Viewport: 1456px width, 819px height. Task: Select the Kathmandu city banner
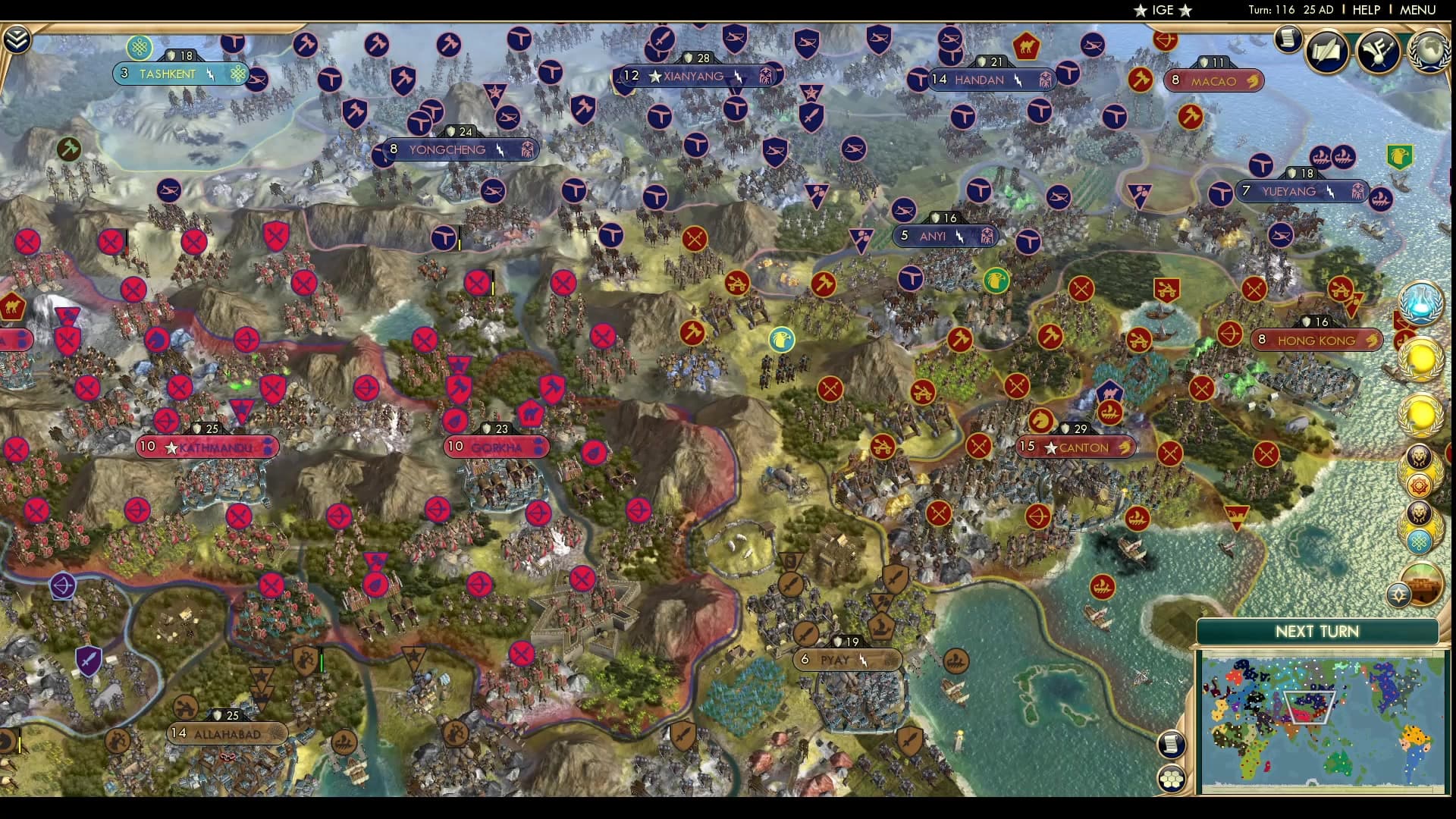(x=206, y=447)
